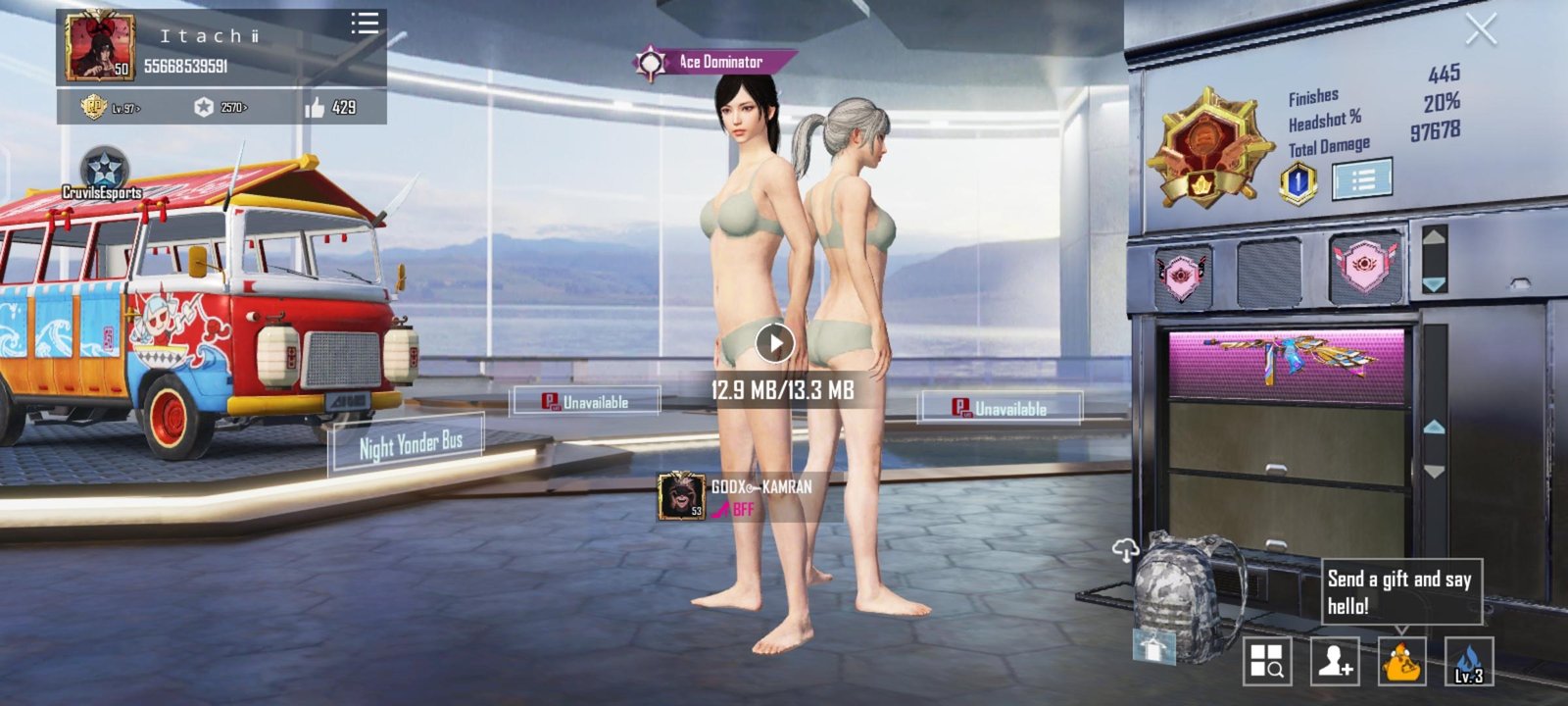The image size is (1568, 706).
Task: Open the Ace Dominator tier badge
Action: click(x=1202, y=147)
